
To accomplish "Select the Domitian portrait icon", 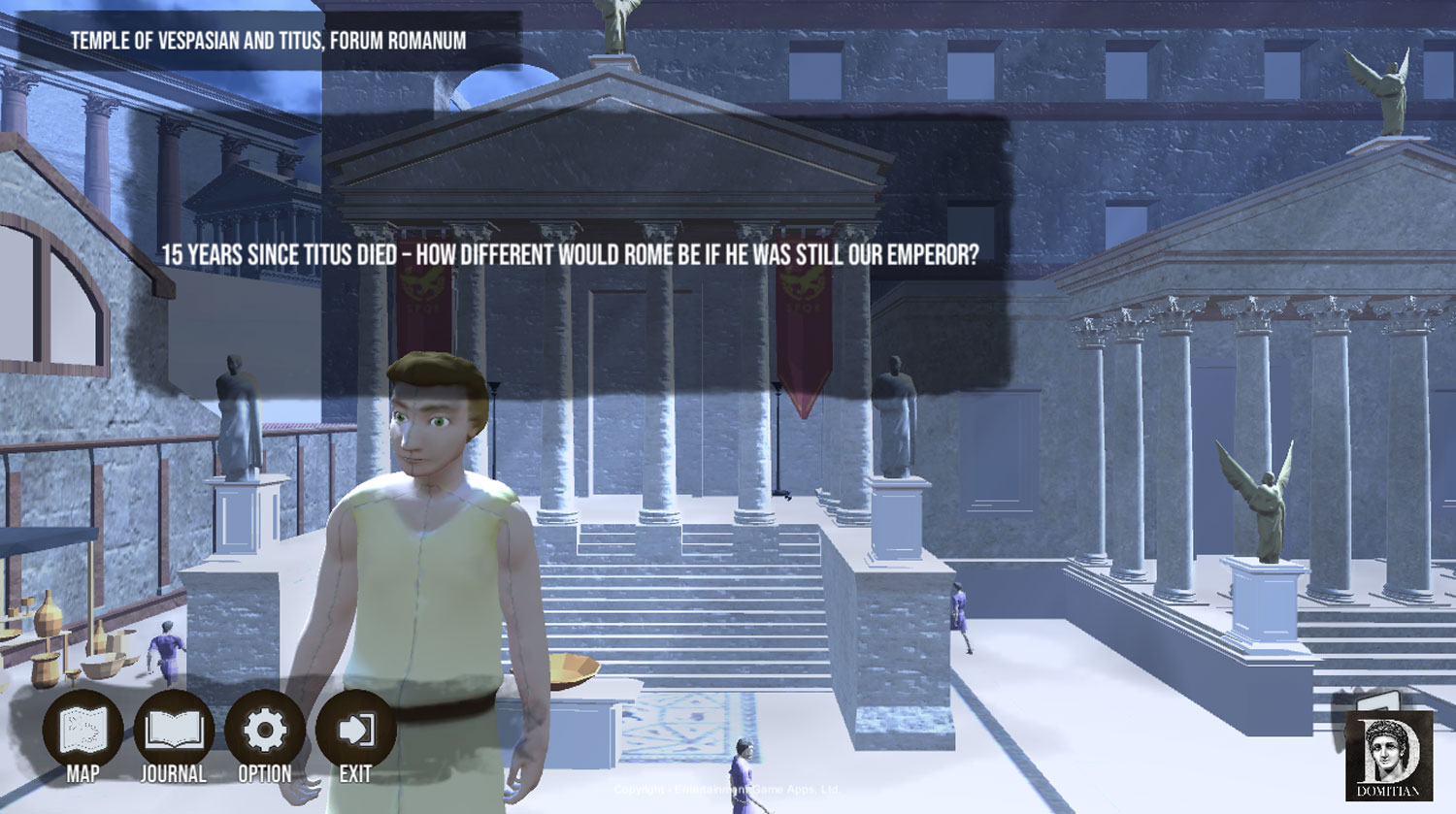I will tap(1388, 755).
